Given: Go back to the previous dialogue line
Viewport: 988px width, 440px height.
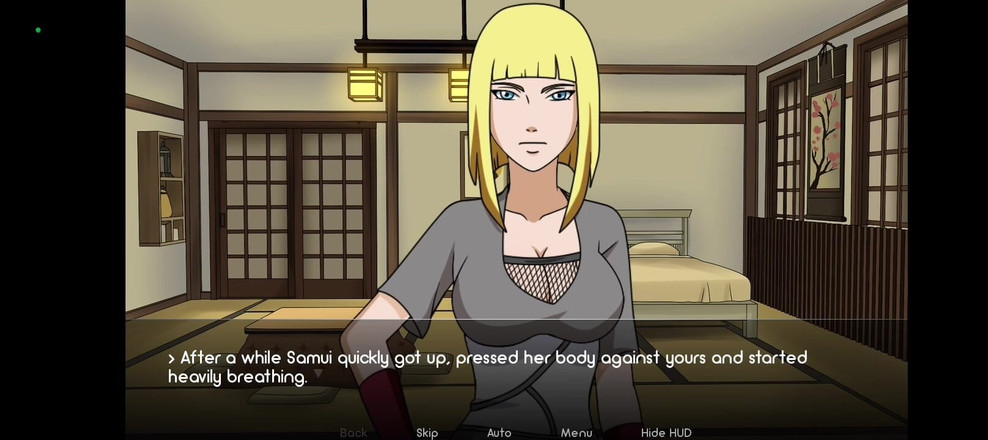Looking at the screenshot, I should click(x=354, y=433).
